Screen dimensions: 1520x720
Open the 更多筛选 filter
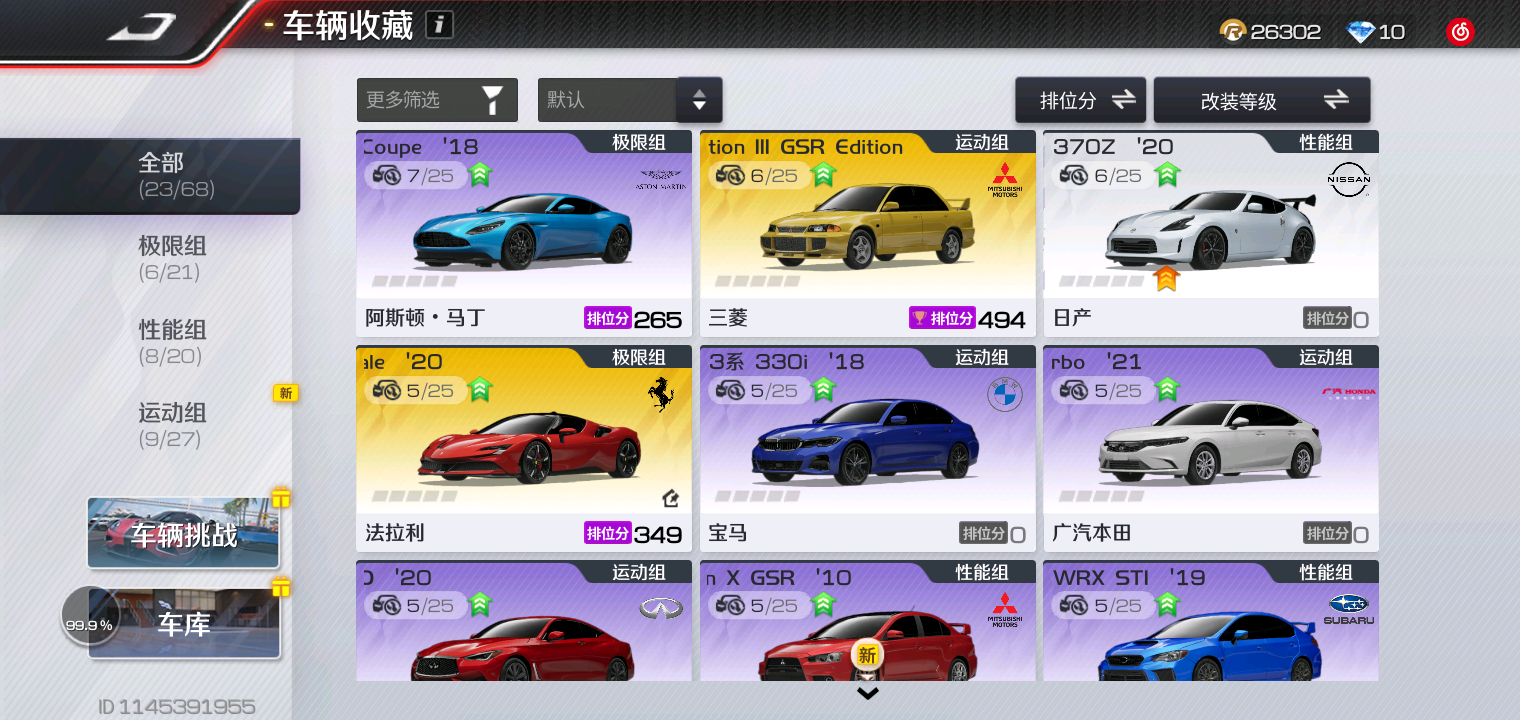coord(437,100)
